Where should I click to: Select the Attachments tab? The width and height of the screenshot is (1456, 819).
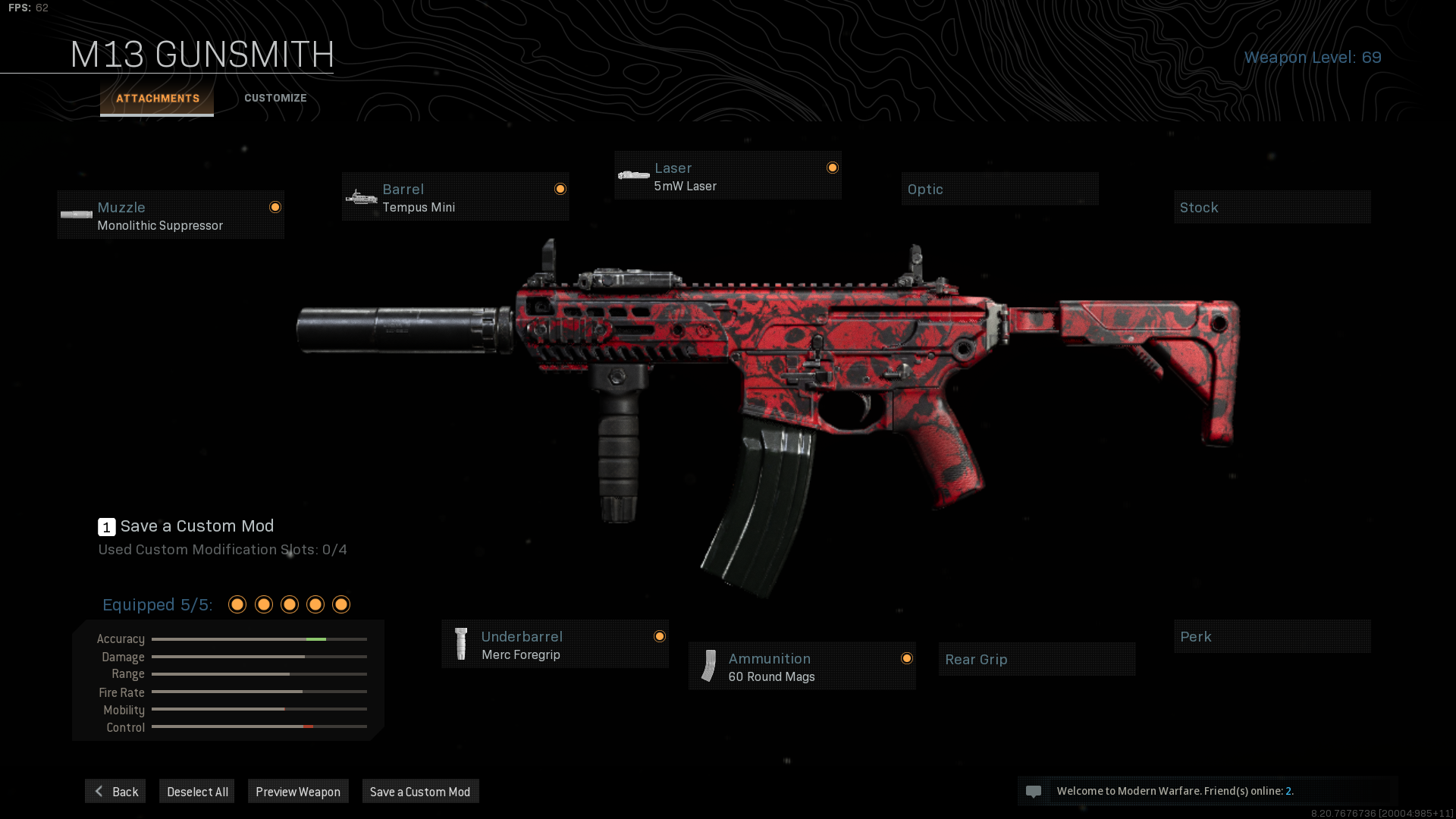(157, 98)
